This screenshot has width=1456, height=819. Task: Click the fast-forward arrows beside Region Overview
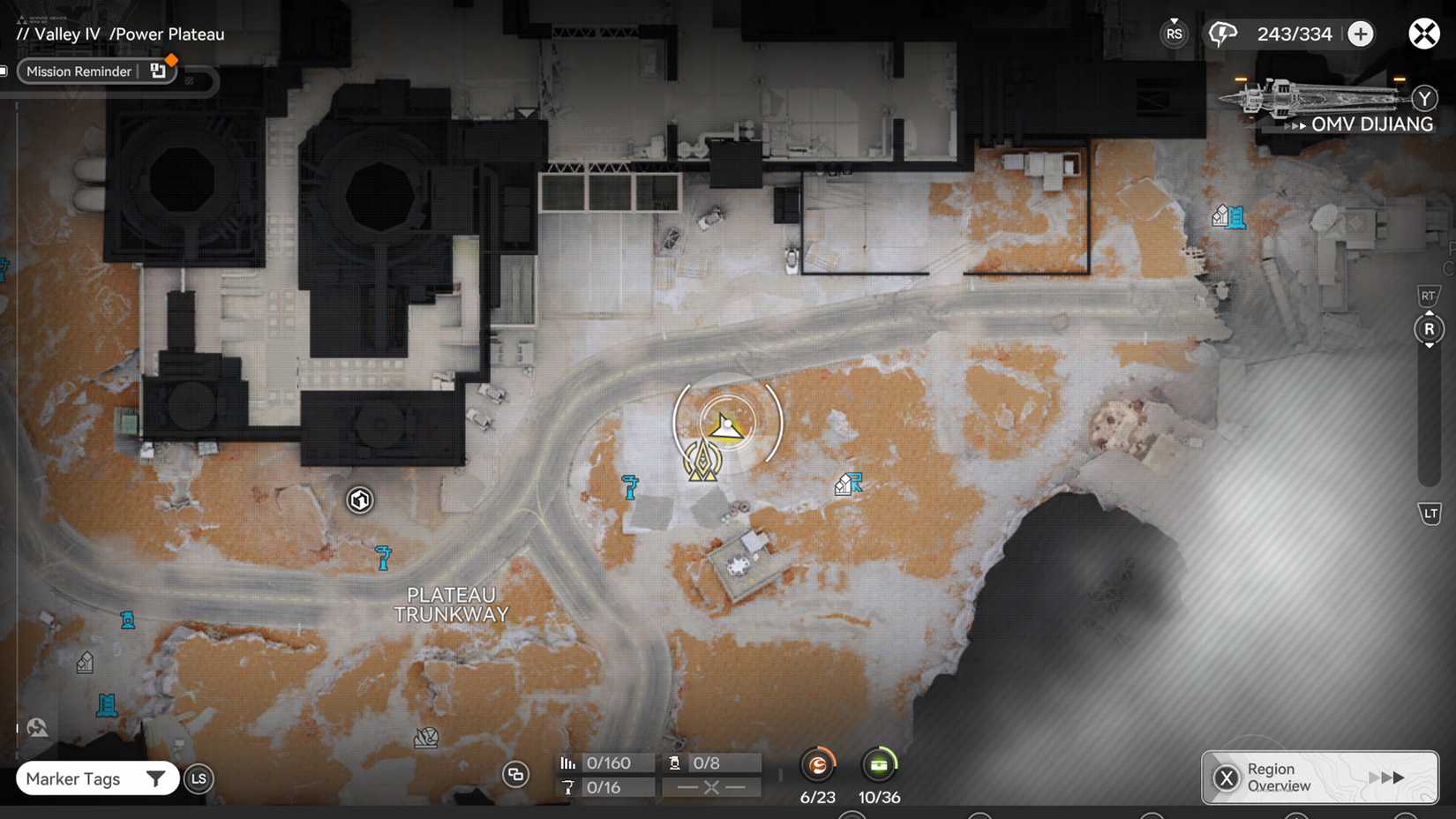(x=1386, y=778)
